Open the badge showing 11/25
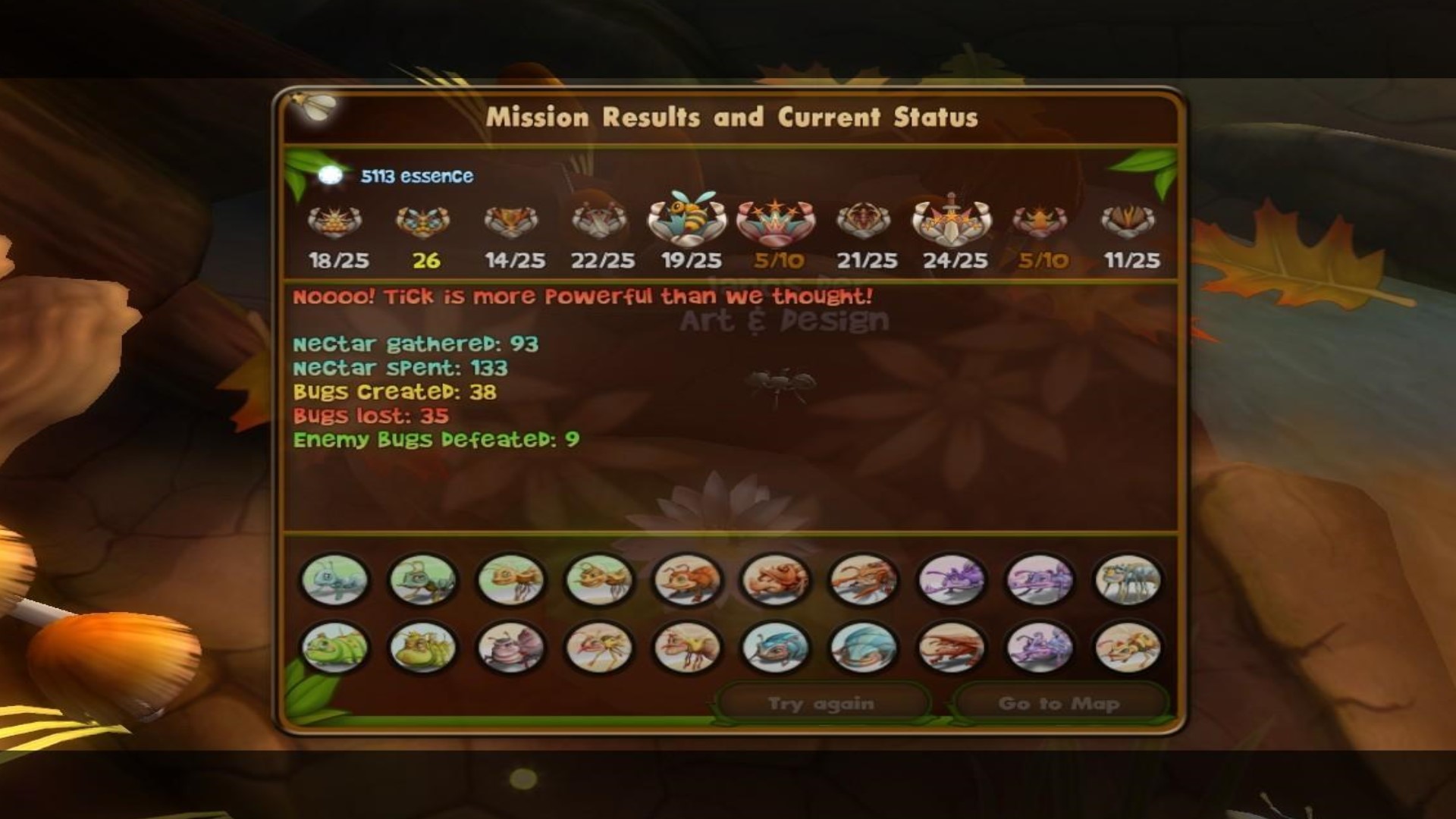The width and height of the screenshot is (1456, 819). click(1128, 221)
